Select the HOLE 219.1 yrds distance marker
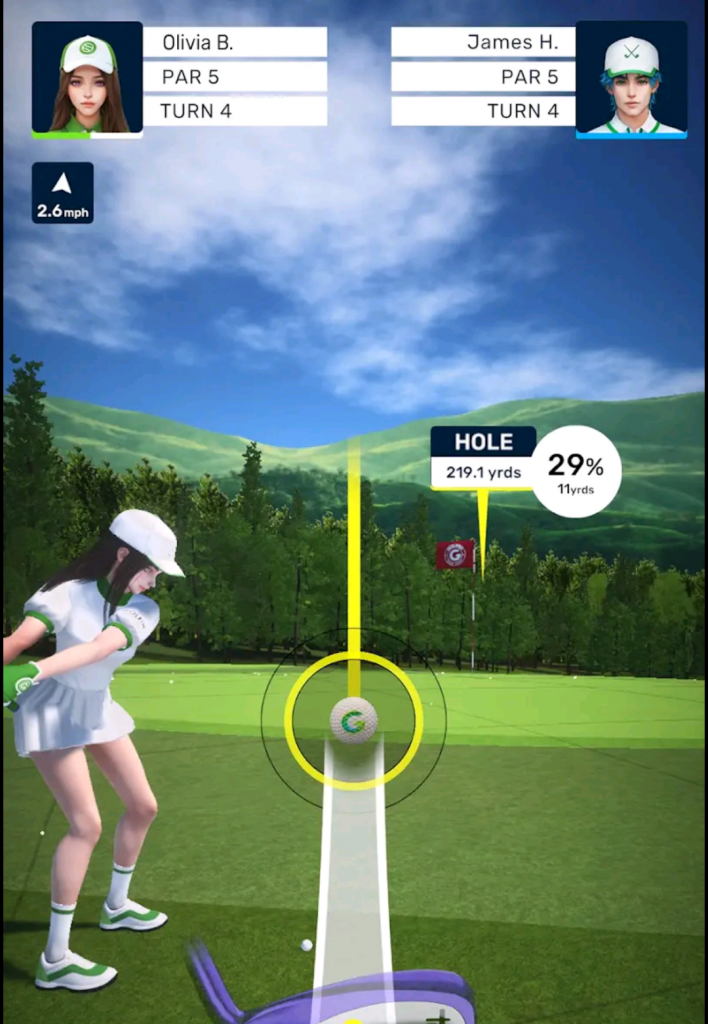 [483, 458]
